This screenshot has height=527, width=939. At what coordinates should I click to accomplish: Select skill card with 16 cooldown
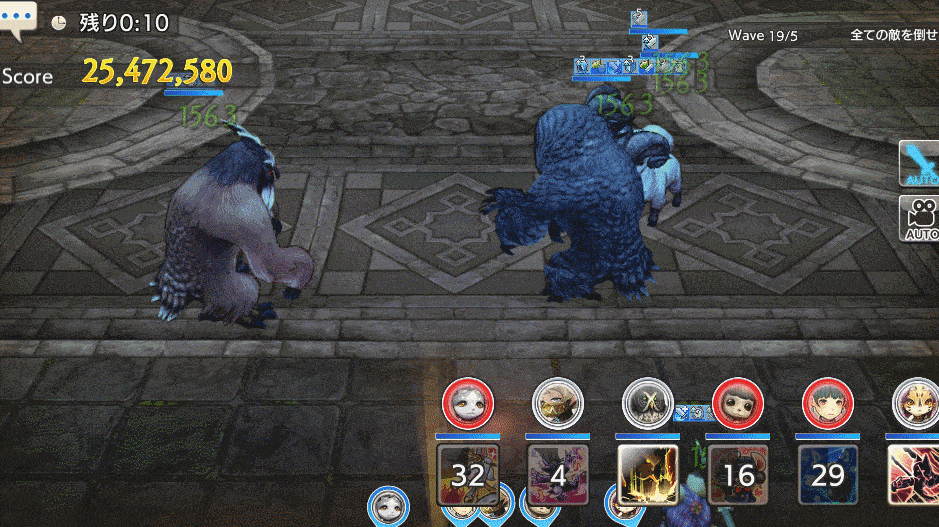738,473
